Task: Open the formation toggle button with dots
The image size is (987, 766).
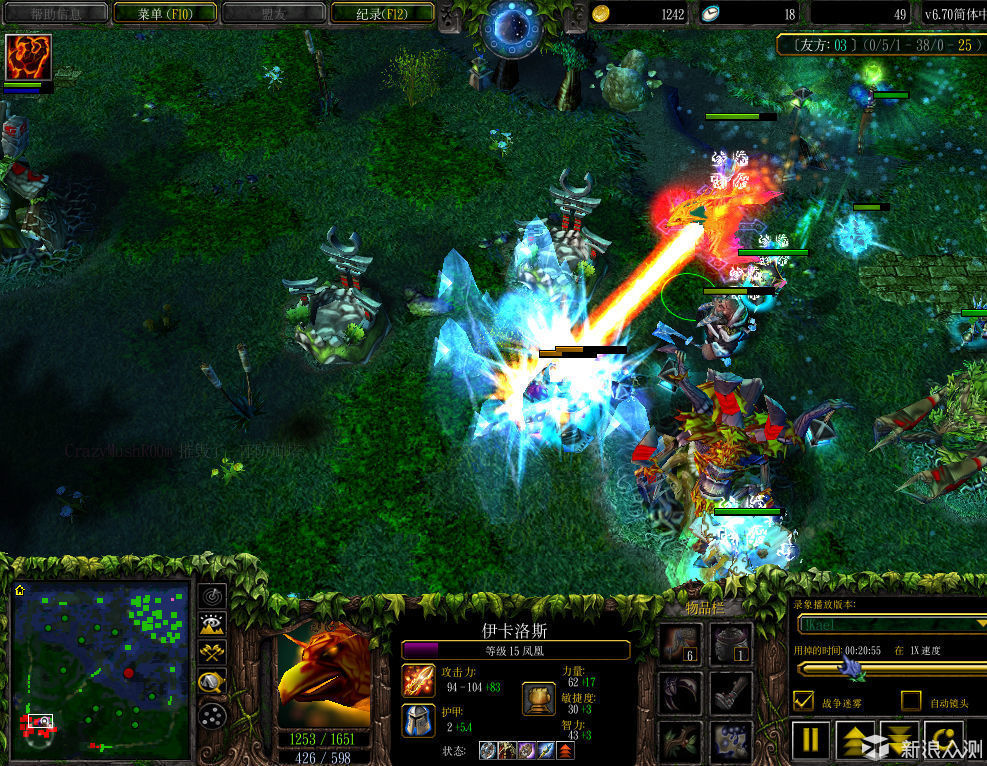Action: [212, 715]
